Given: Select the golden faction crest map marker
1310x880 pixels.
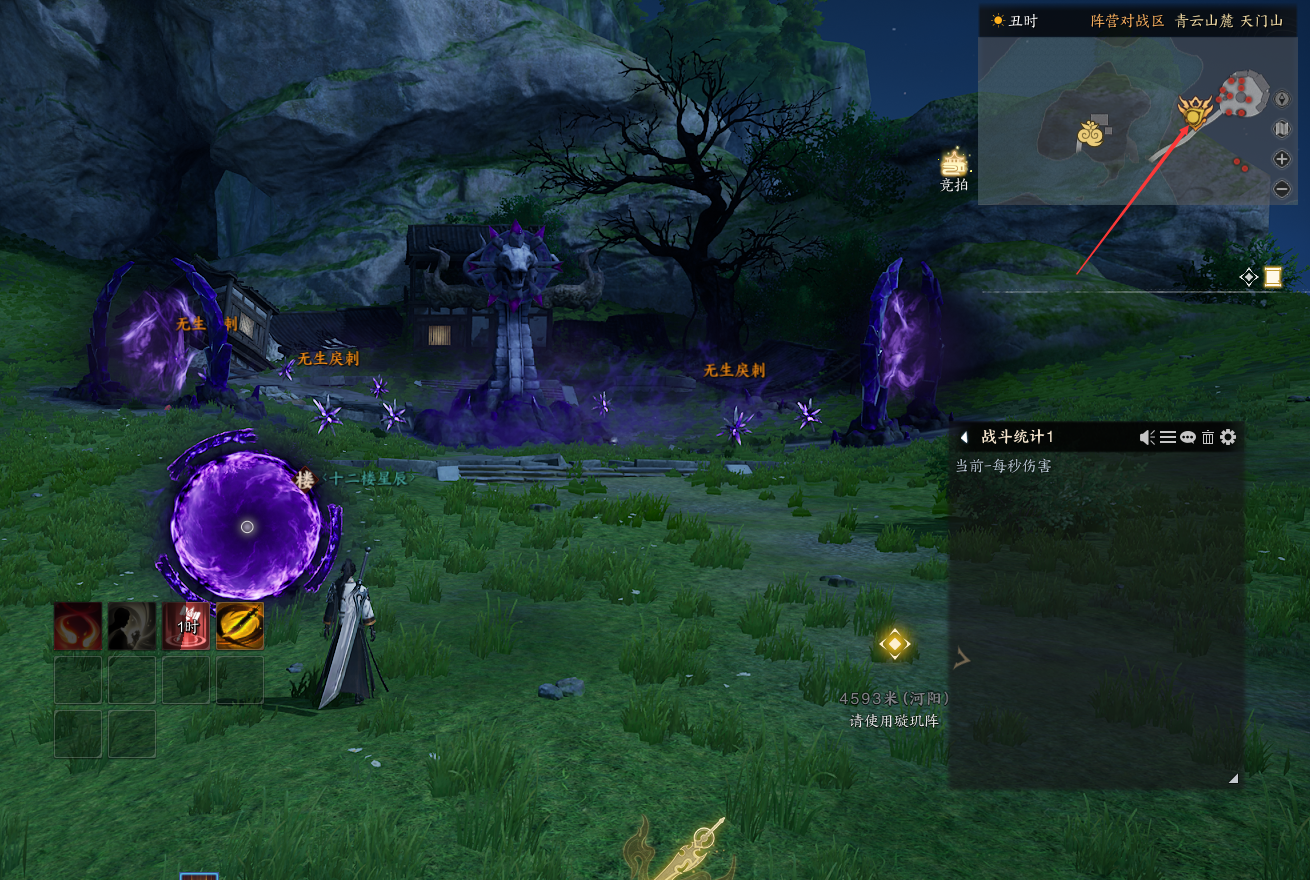Looking at the screenshot, I should click(1194, 113).
